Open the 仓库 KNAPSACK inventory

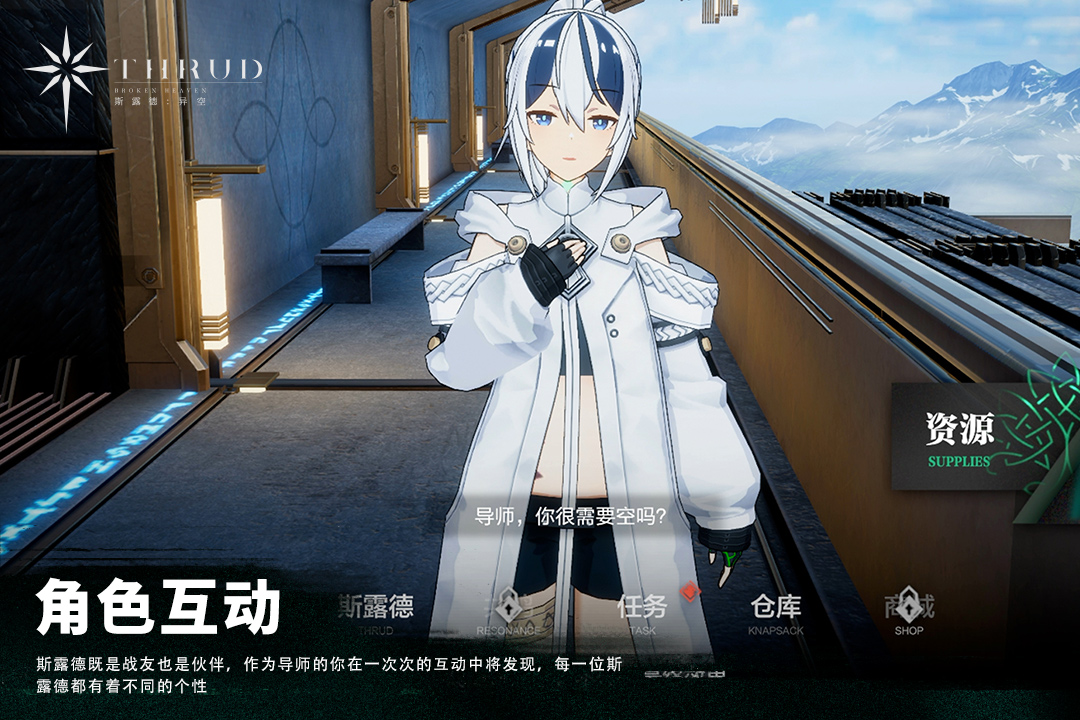click(776, 612)
